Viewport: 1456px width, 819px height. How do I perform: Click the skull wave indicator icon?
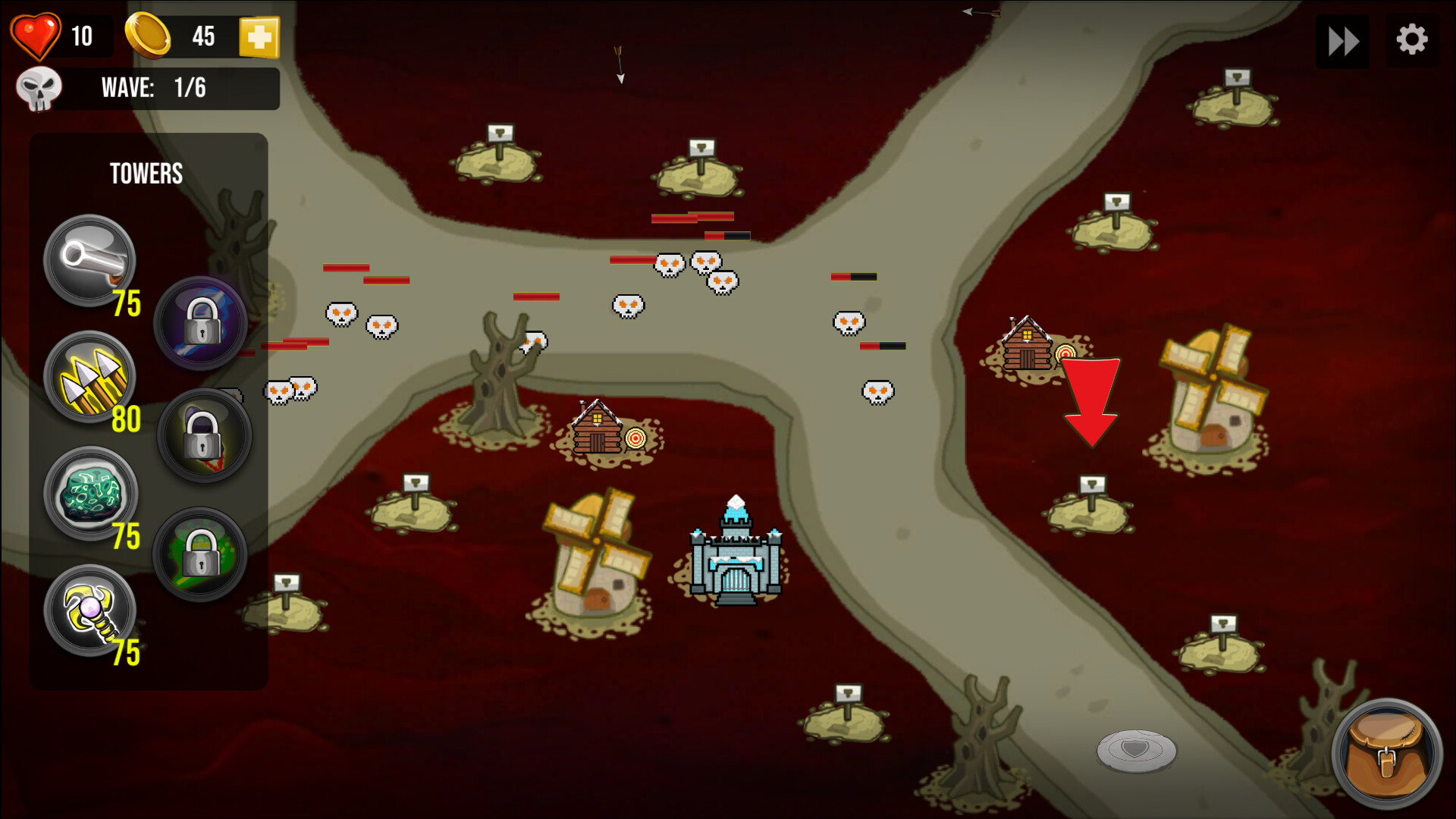coord(39,88)
